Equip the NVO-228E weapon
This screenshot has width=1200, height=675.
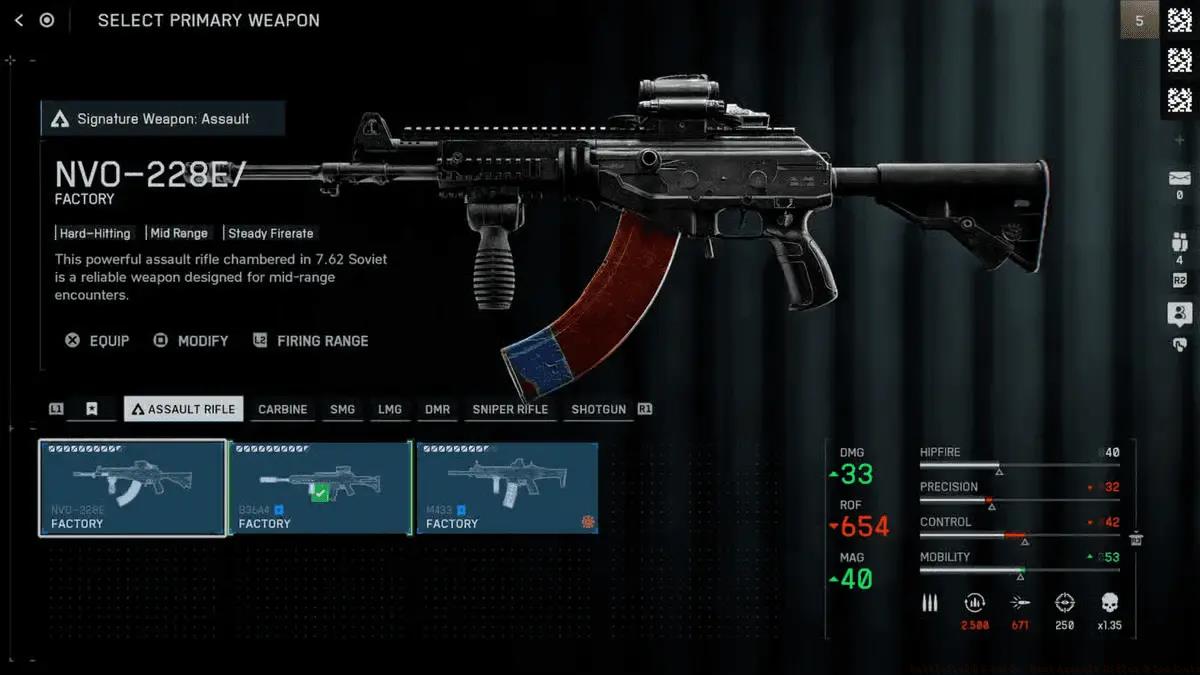point(98,341)
